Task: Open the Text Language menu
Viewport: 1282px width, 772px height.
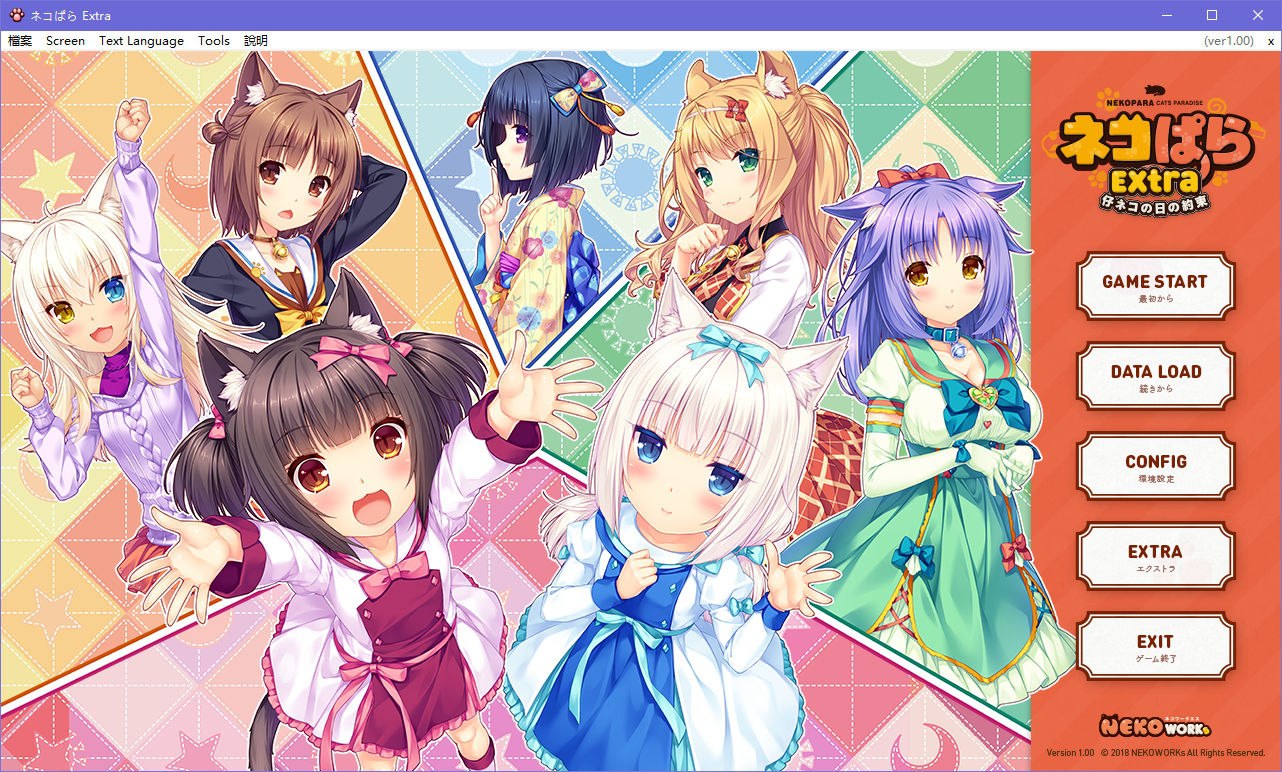Action: (x=140, y=41)
